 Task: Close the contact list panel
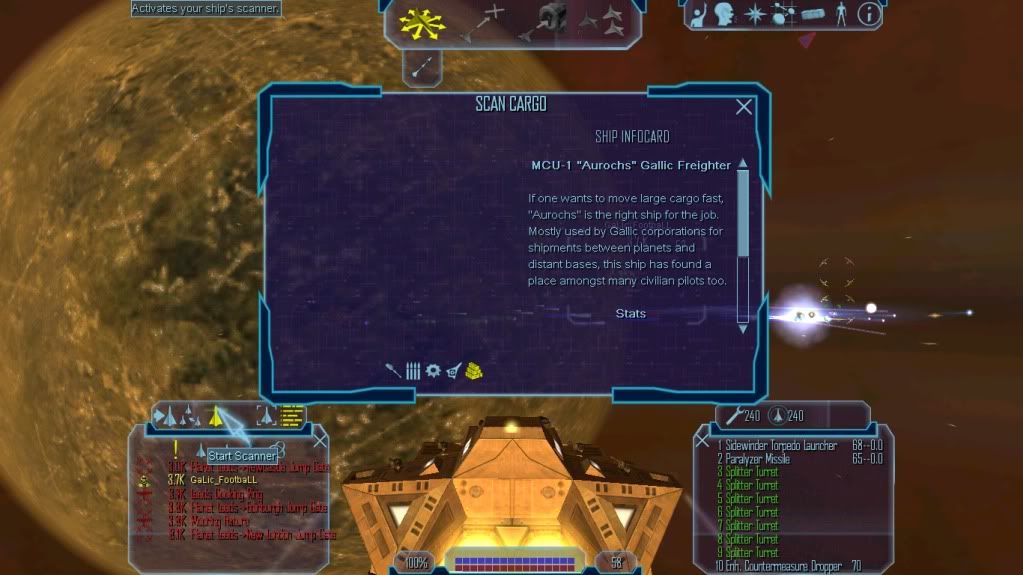pos(320,440)
